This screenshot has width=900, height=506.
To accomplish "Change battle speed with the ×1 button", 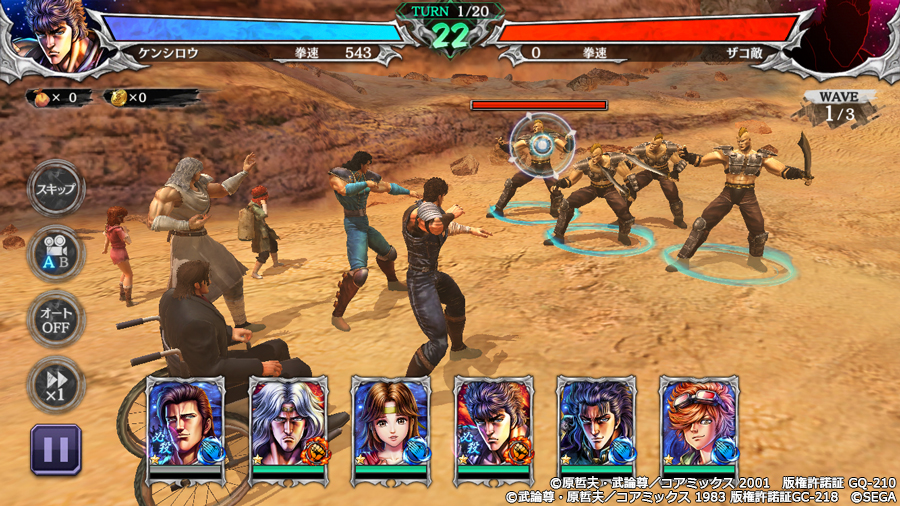I will pos(56,383).
